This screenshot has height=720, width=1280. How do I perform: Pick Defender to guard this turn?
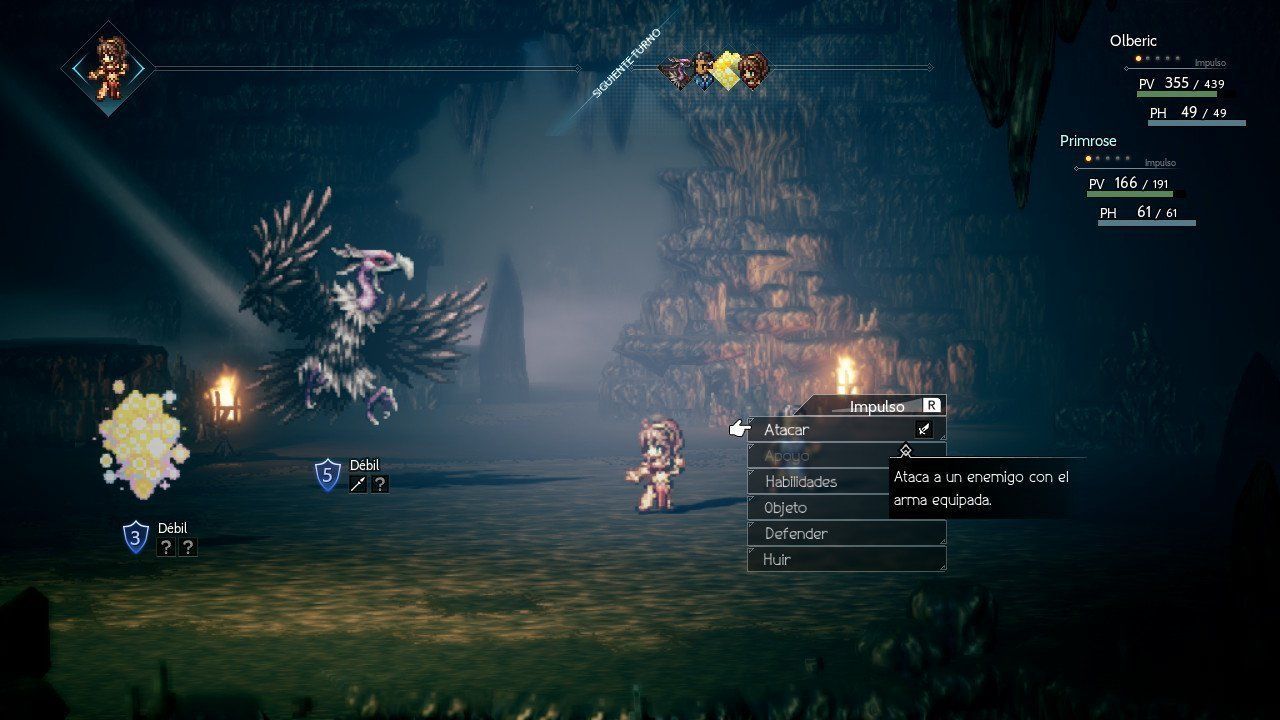click(x=796, y=534)
